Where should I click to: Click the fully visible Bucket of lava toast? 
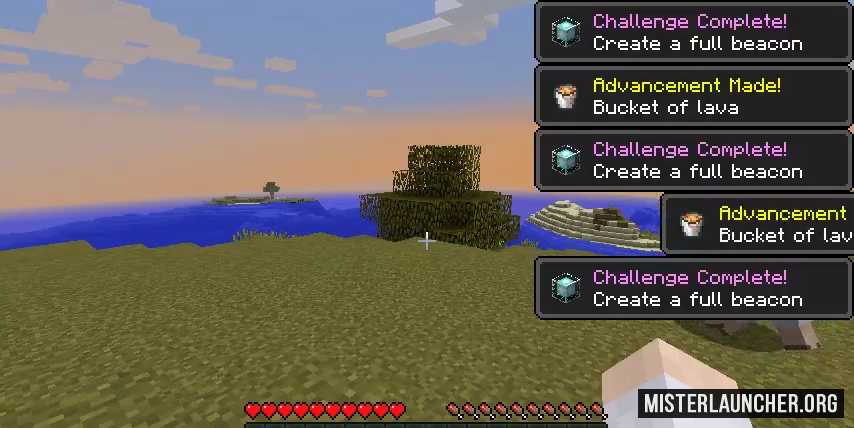(694, 96)
